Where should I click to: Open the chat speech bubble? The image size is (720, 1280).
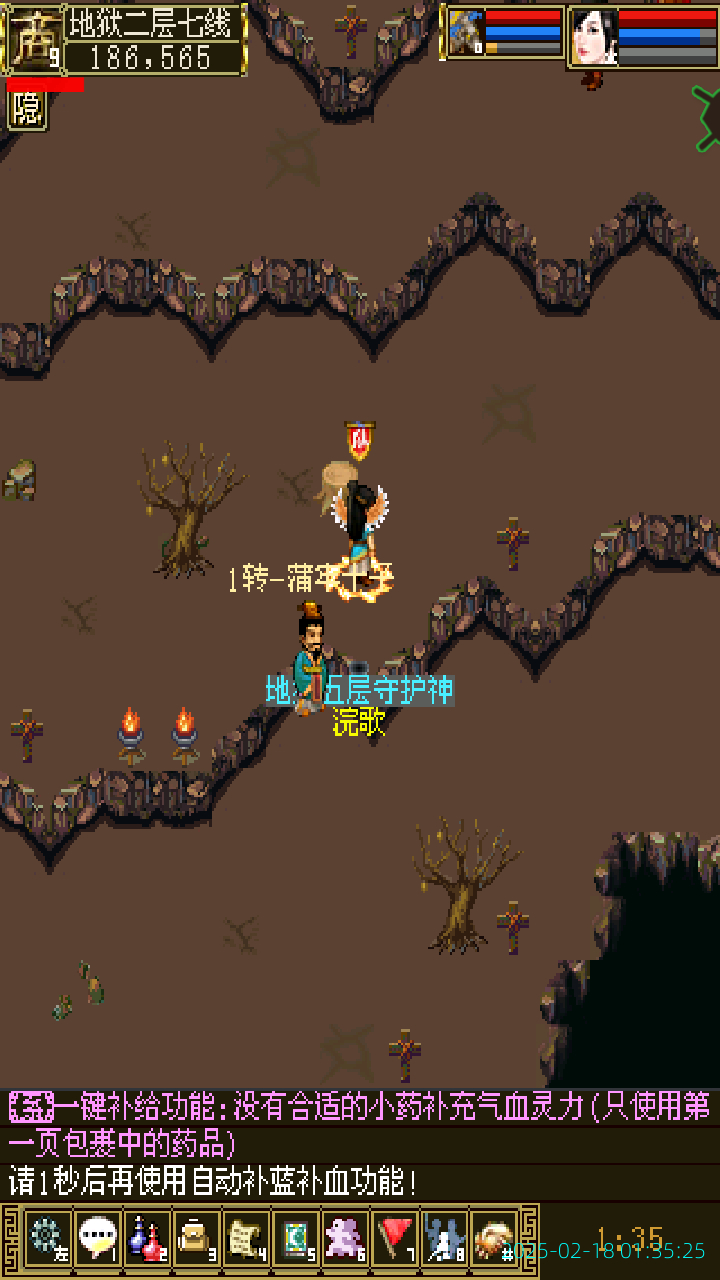click(x=97, y=1240)
